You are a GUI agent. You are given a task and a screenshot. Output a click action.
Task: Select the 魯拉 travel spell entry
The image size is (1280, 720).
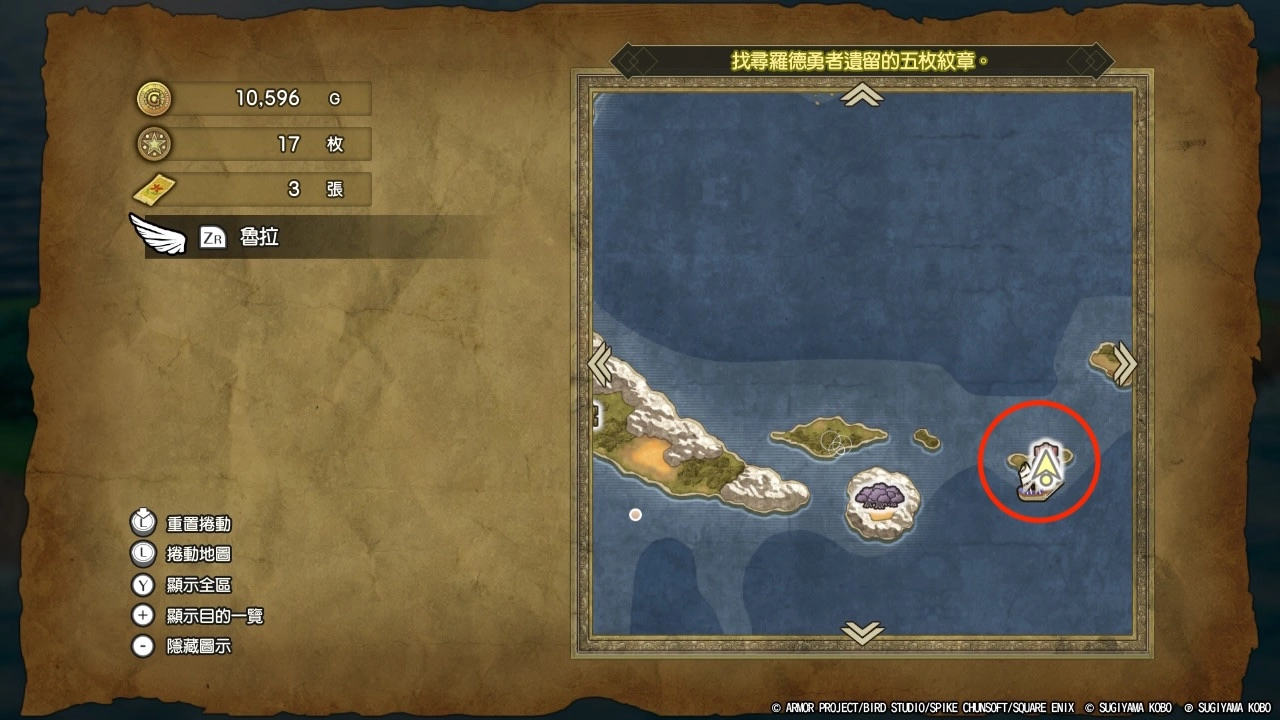(259, 238)
